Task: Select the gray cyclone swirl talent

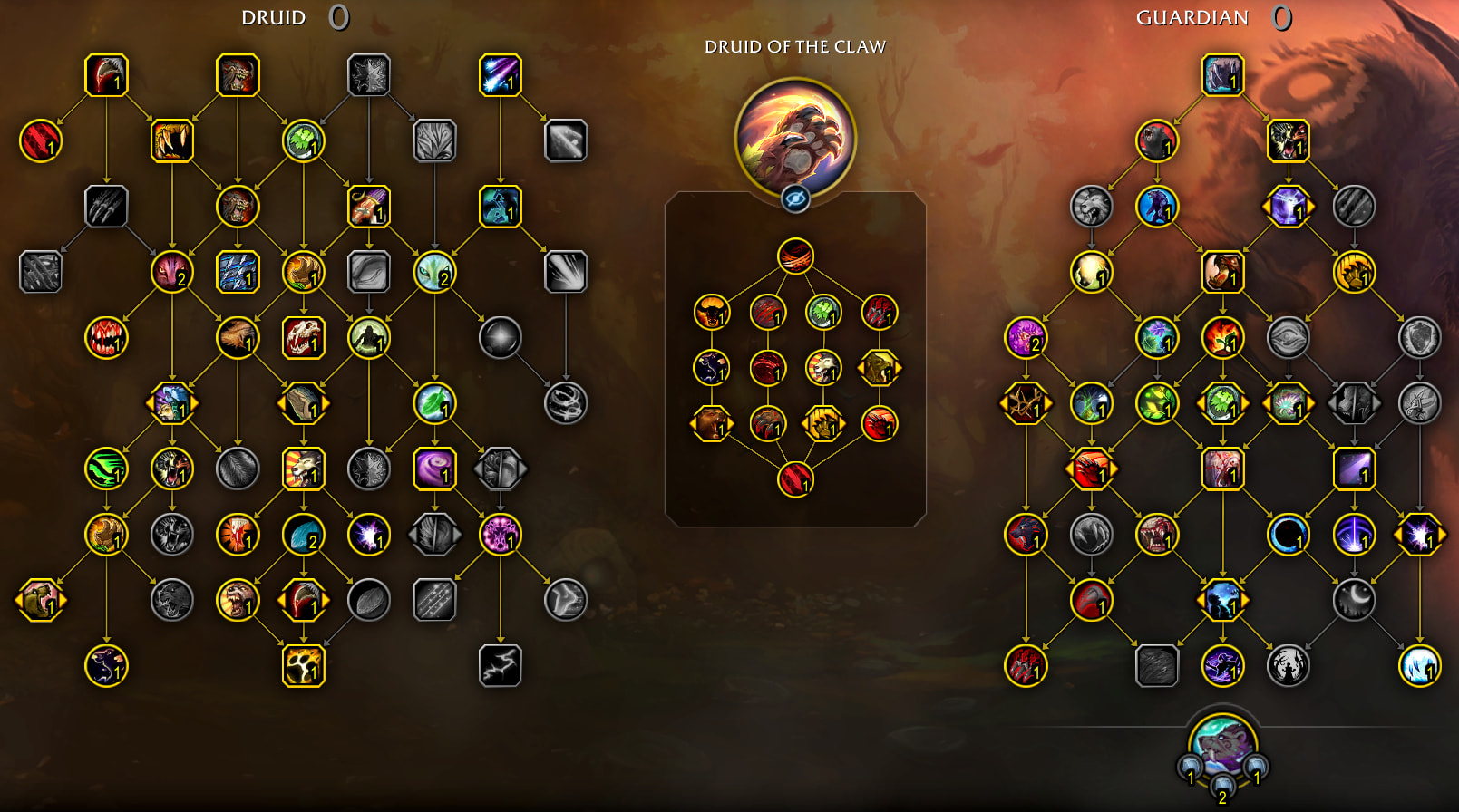Action: (566, 403)
